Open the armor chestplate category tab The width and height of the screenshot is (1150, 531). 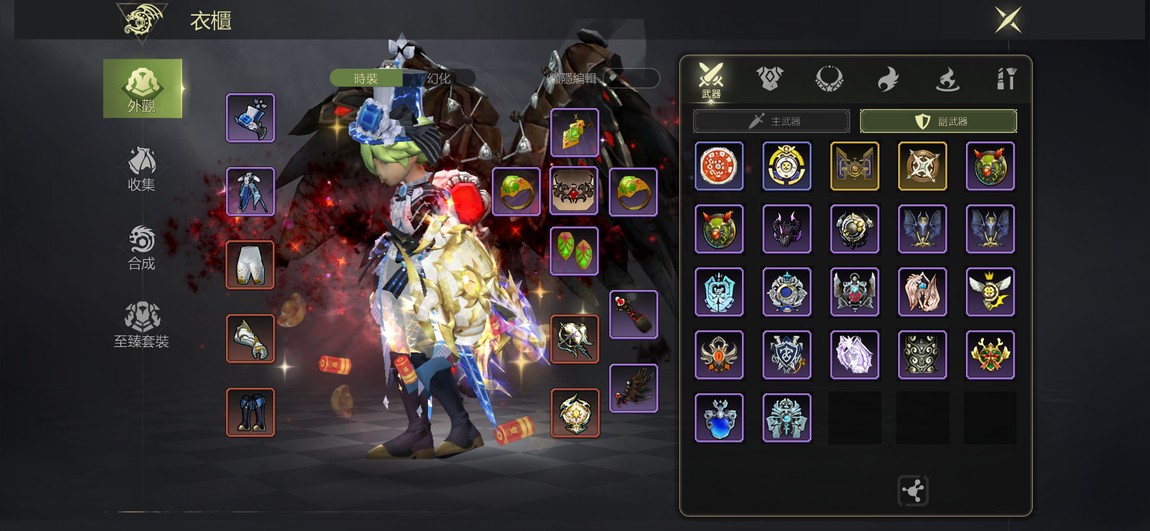769,79
